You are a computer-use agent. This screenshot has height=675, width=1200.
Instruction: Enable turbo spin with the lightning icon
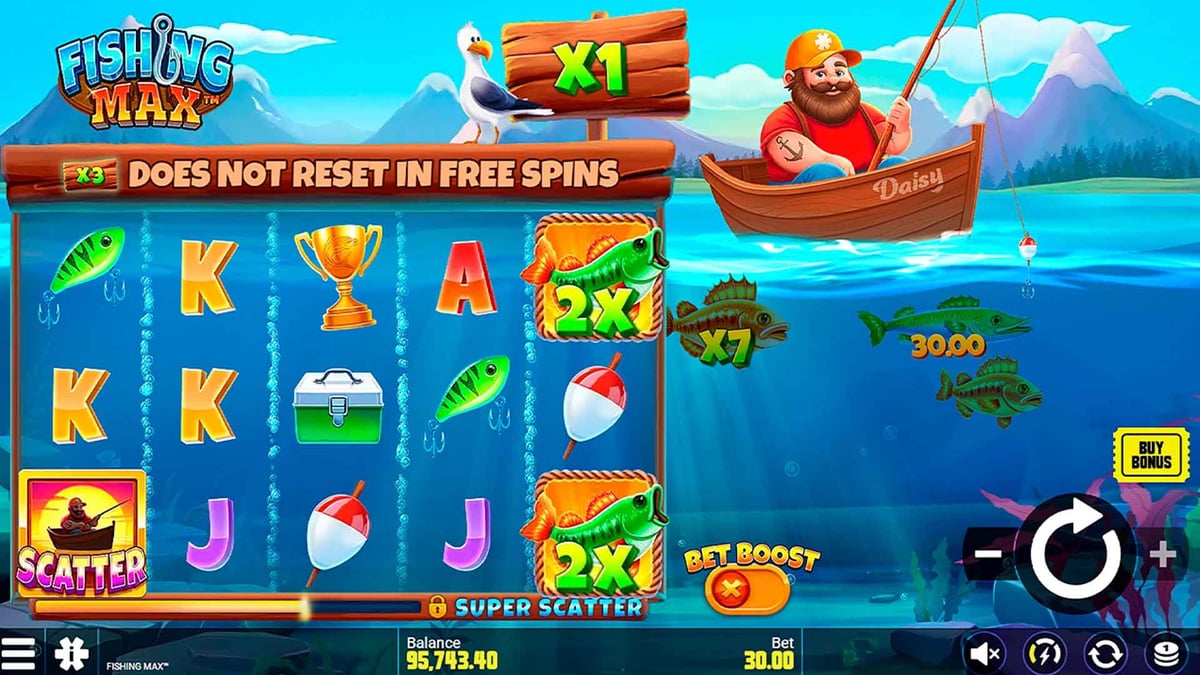[x=1045, y=654]
